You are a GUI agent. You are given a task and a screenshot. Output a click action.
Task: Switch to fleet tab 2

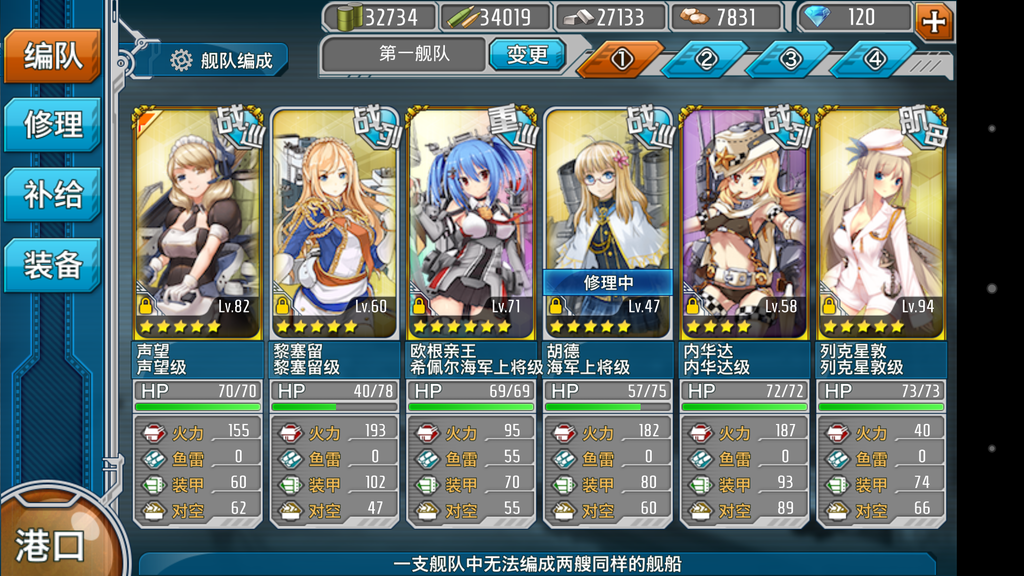706,60
